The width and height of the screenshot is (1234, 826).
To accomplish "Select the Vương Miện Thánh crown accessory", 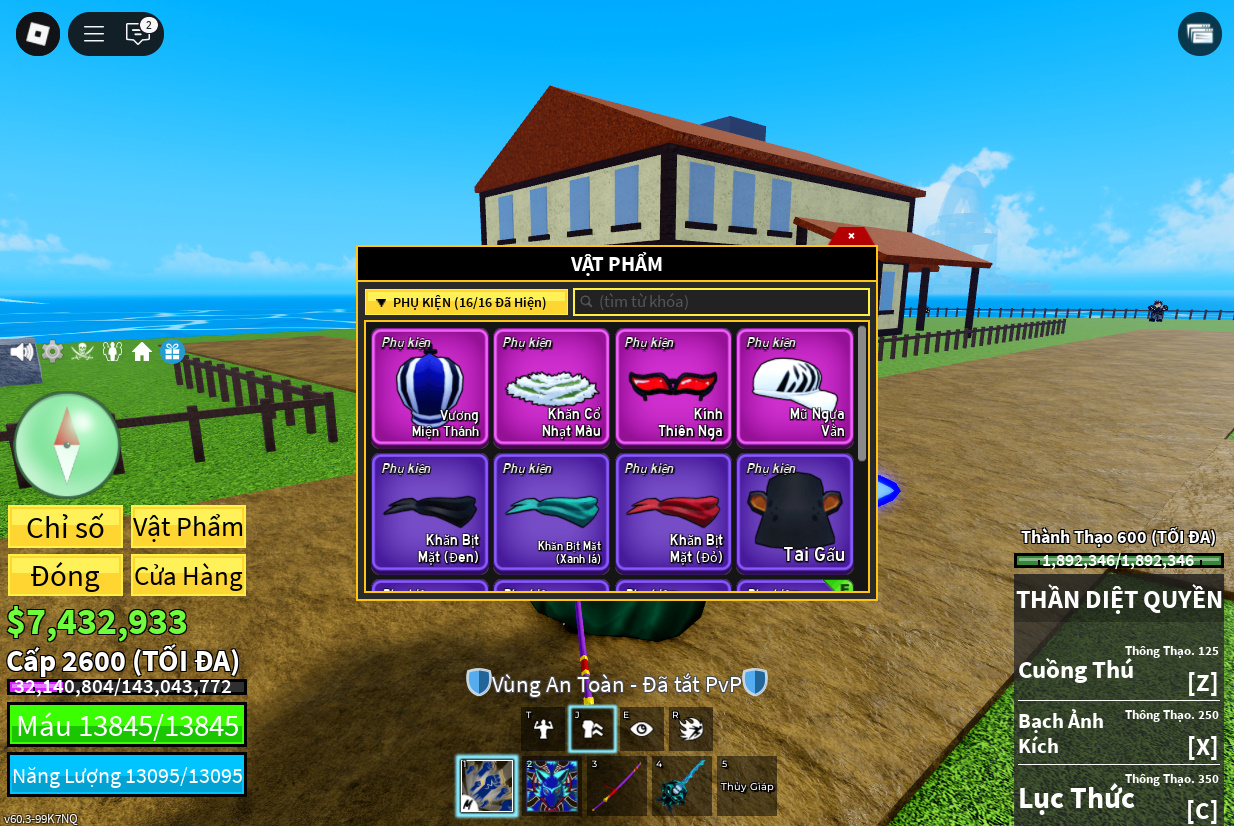I will pos(430,386).
